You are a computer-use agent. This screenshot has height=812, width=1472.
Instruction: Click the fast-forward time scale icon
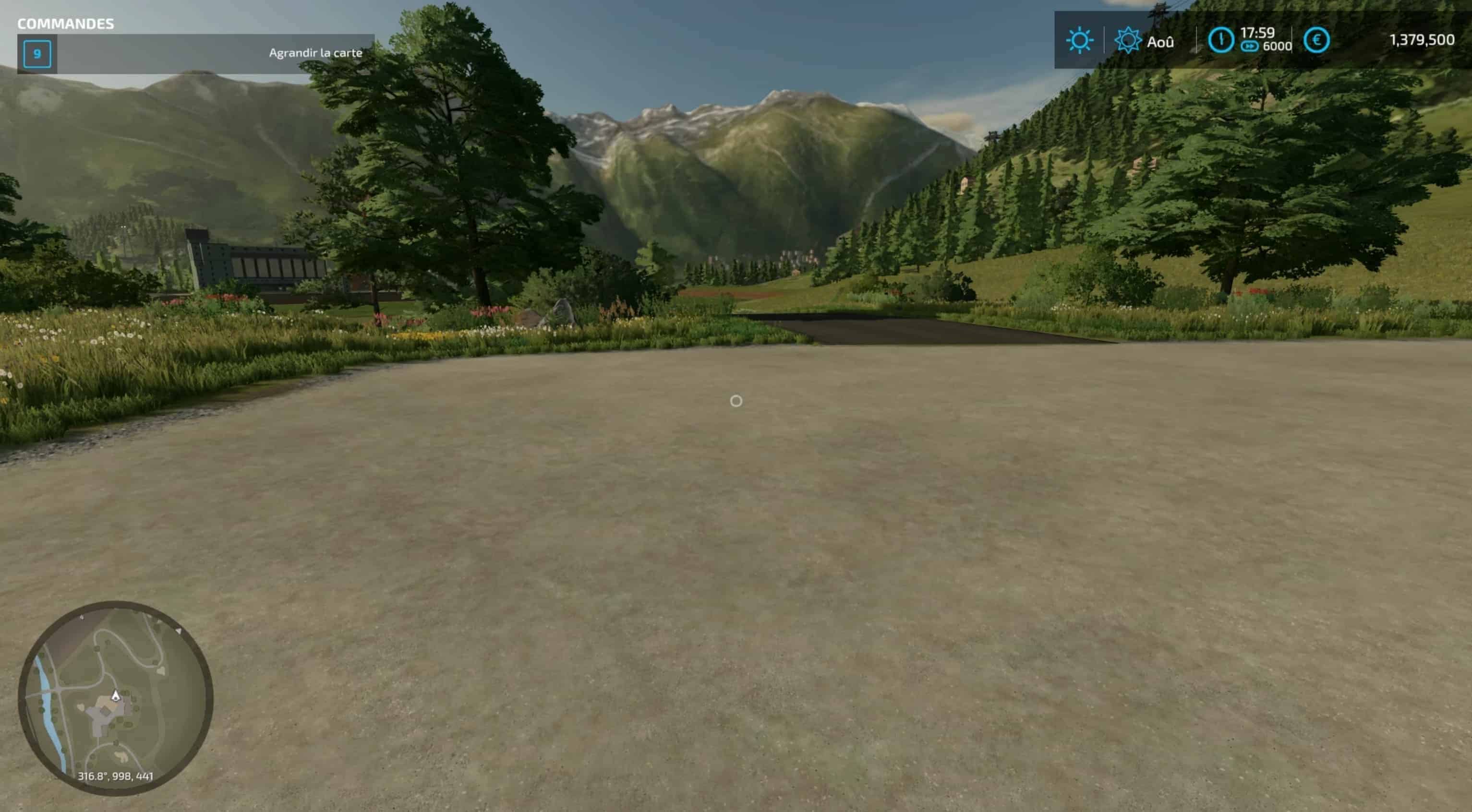tap(1250, 46)
